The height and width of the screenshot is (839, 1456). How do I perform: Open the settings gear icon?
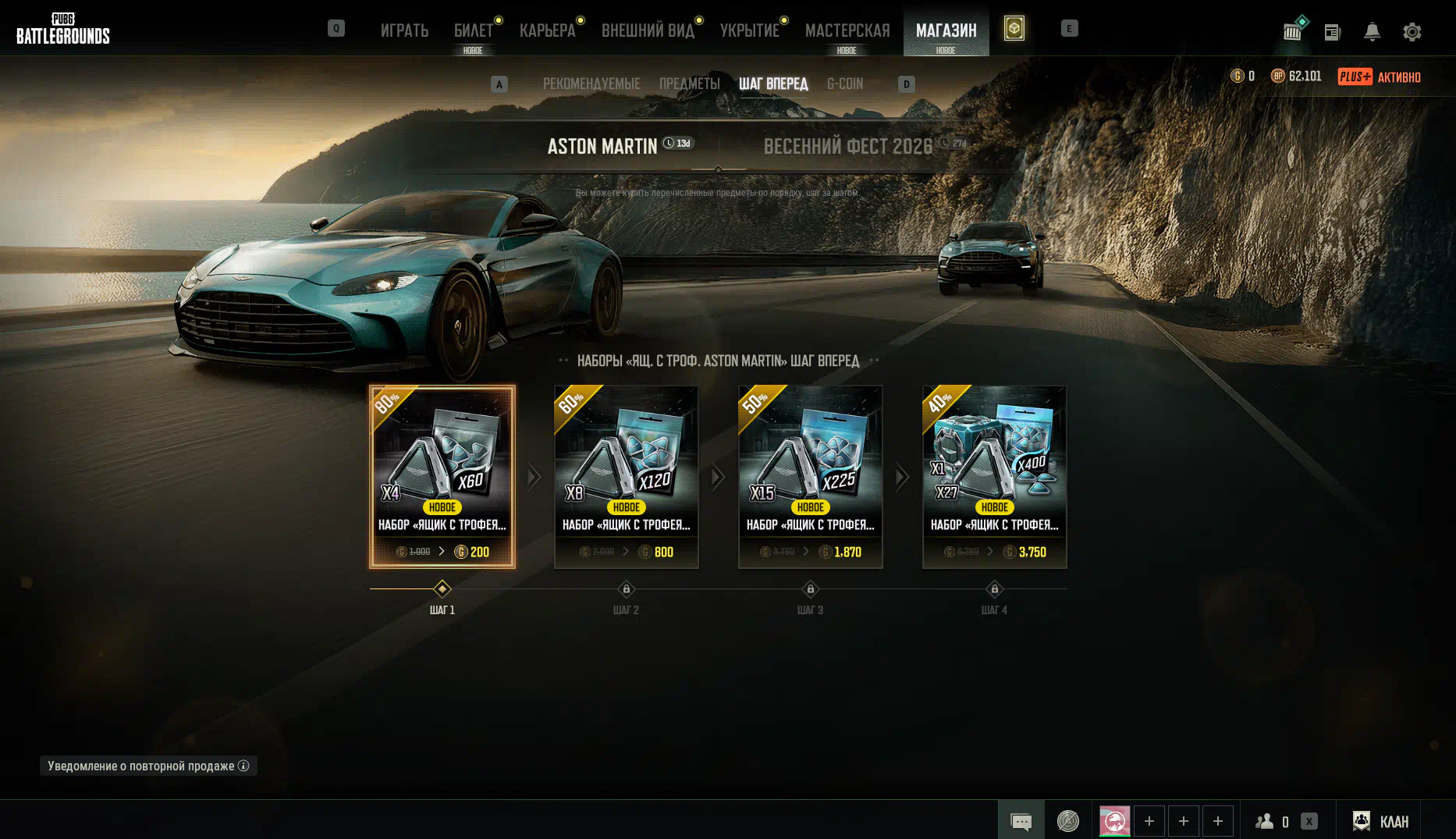tap(1412, 32)
